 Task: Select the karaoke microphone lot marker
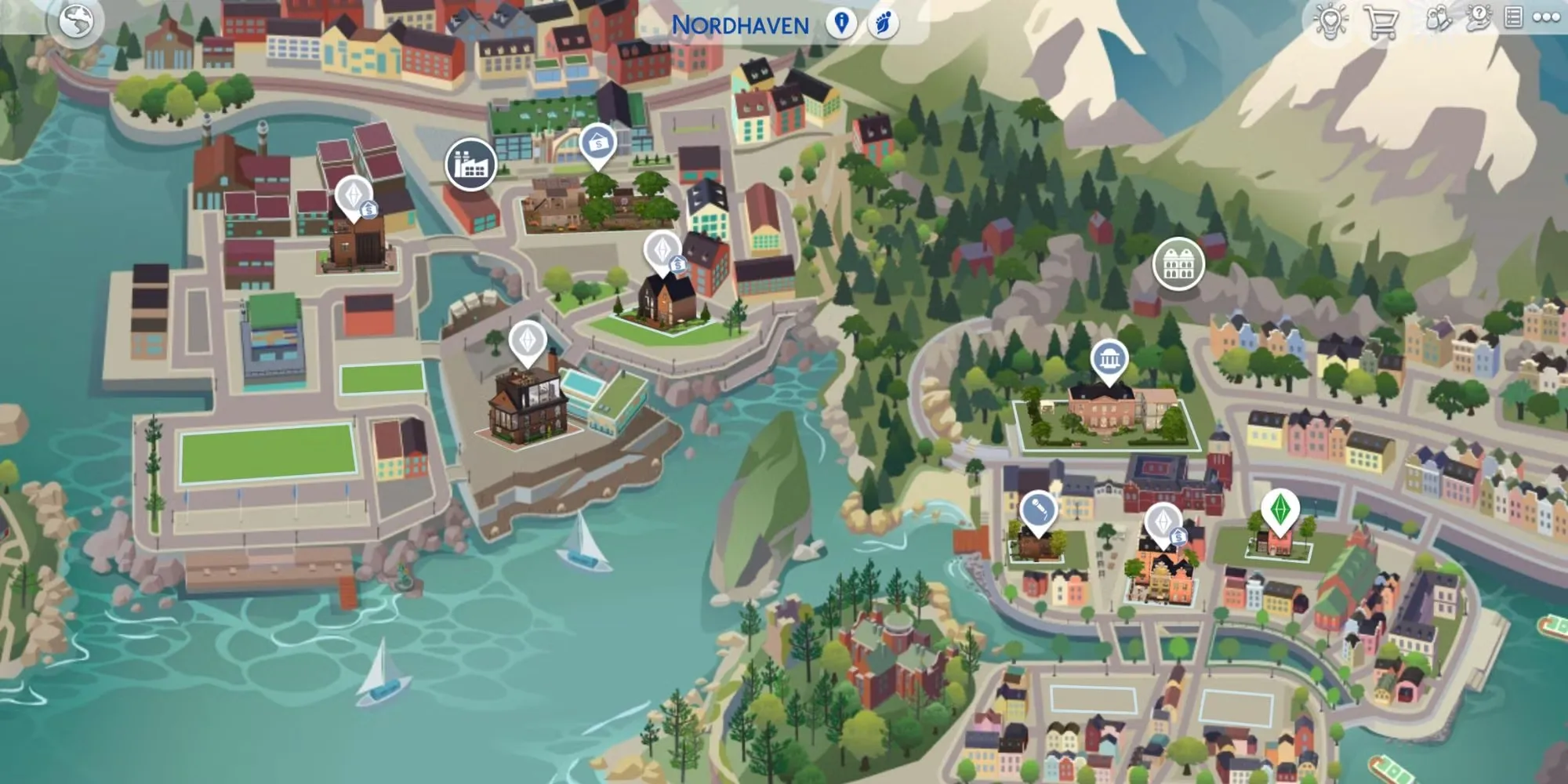(x=1038, y=512)
